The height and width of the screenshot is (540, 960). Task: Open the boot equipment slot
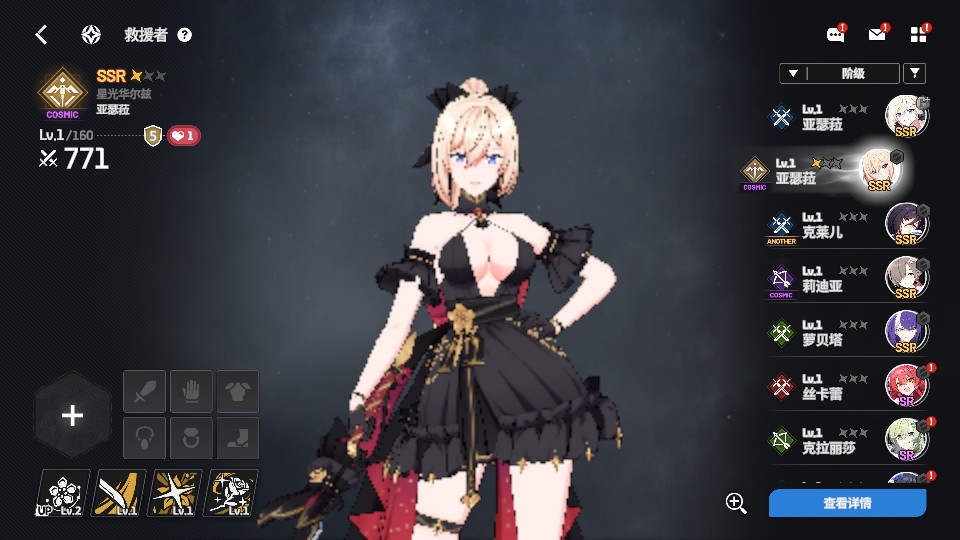pyautogui.click(x=238, y=438)
